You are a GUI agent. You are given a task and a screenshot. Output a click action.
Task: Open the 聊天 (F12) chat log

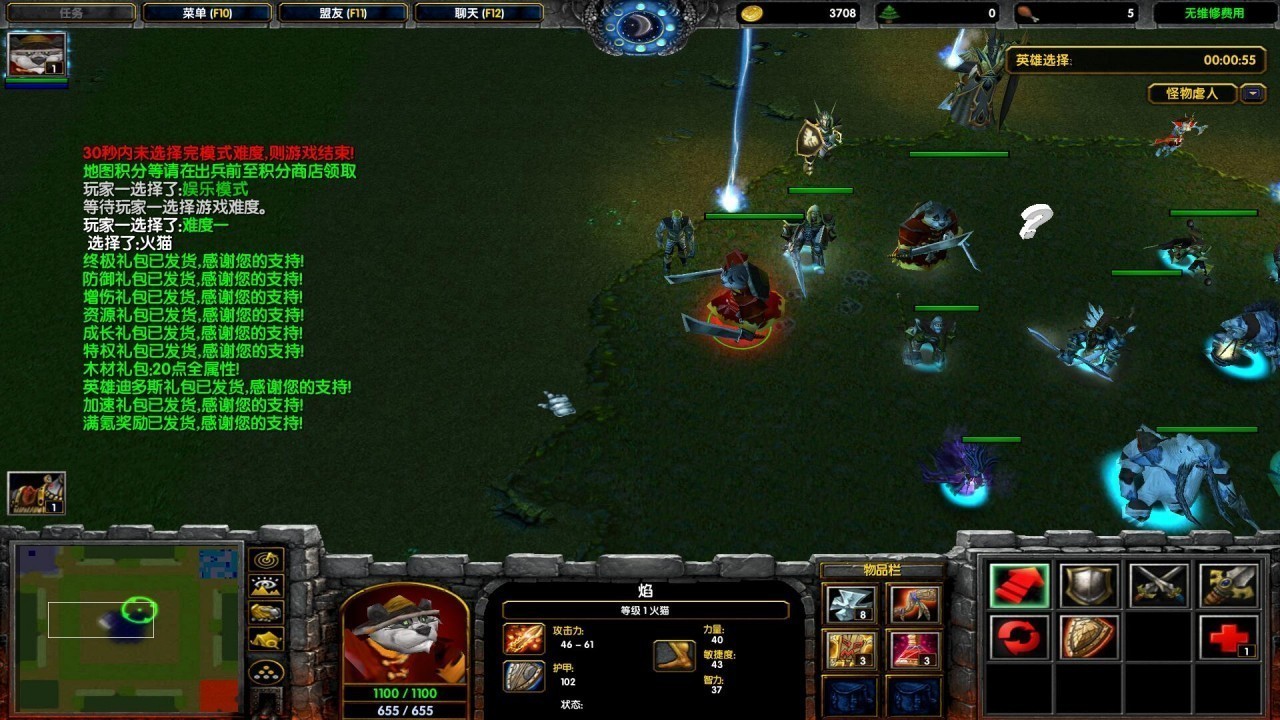point(479,13)
